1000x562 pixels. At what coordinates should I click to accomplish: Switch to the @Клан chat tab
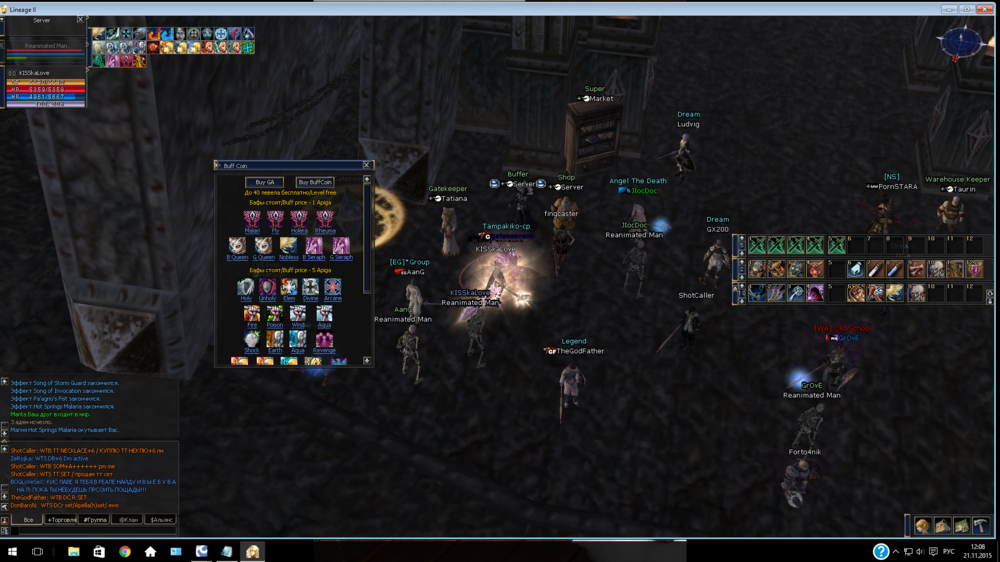128,520
